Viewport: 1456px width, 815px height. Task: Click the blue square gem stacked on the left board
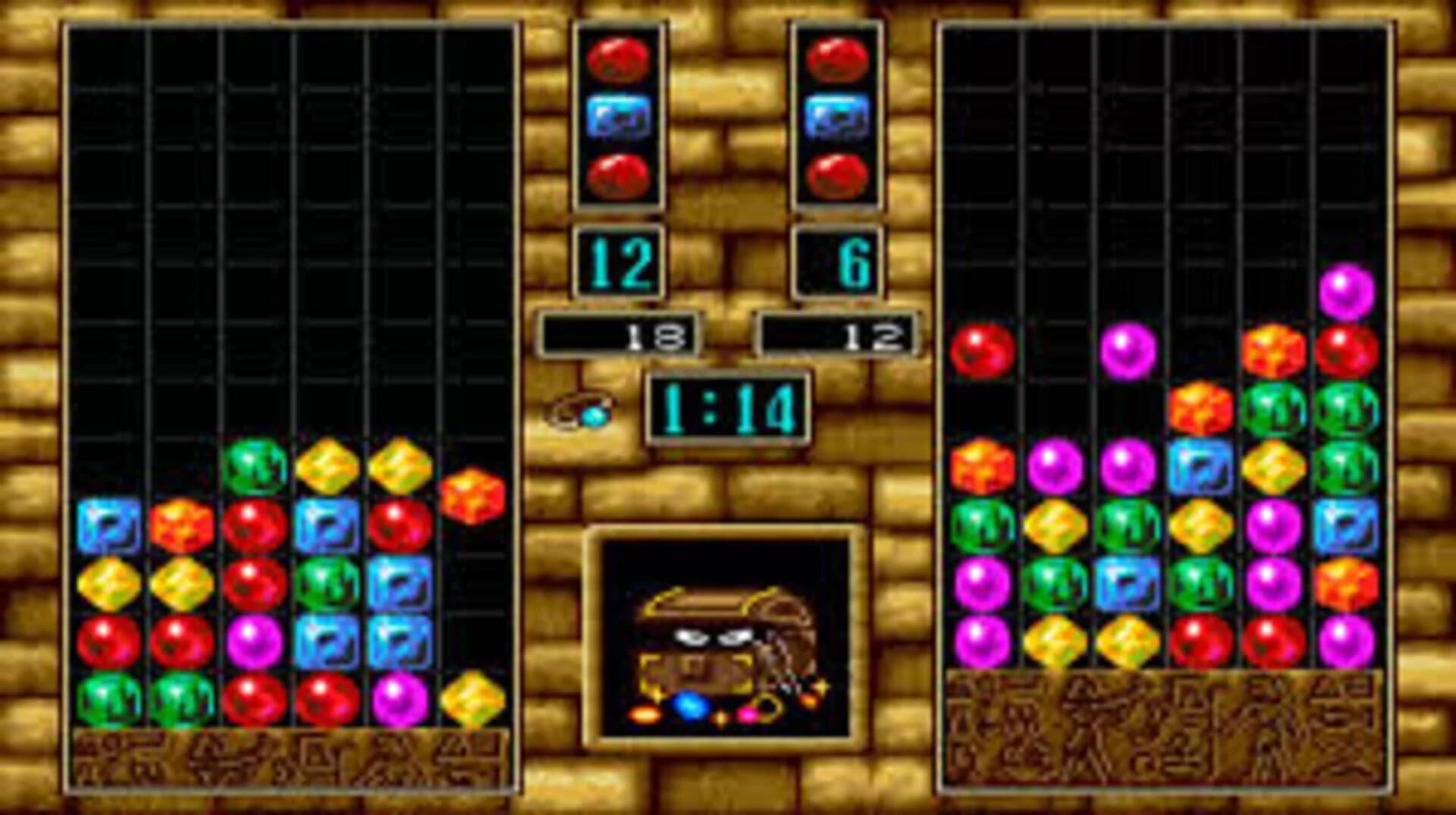[108, 523]
